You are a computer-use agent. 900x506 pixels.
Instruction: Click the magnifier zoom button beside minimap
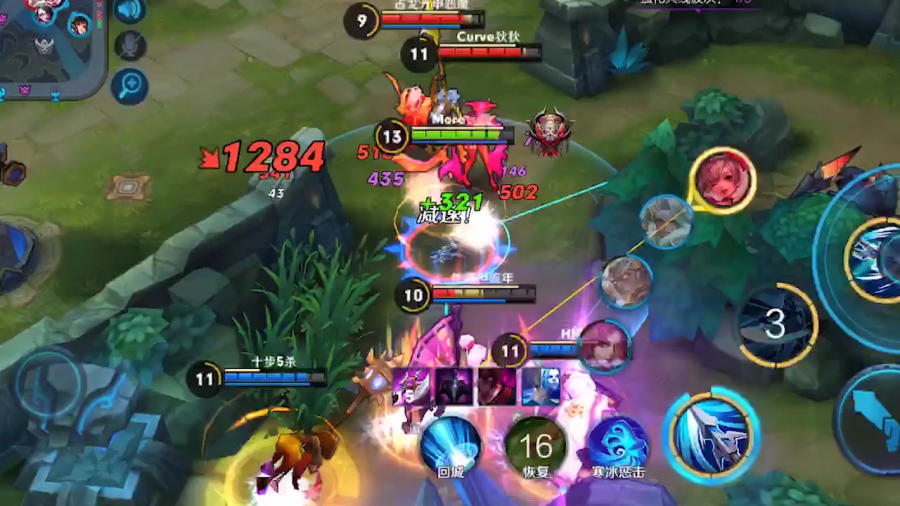coord(130,86)
